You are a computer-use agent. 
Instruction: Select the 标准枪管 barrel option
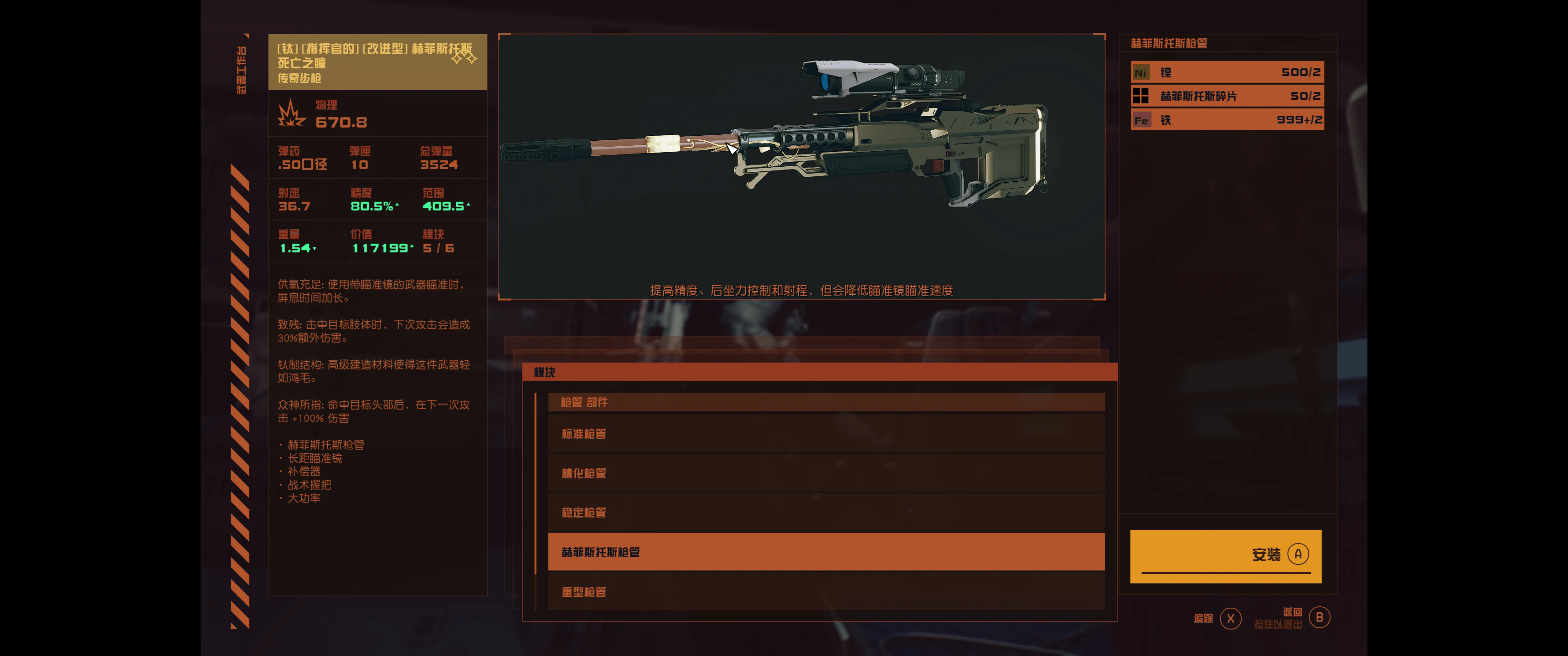(825, 434)
